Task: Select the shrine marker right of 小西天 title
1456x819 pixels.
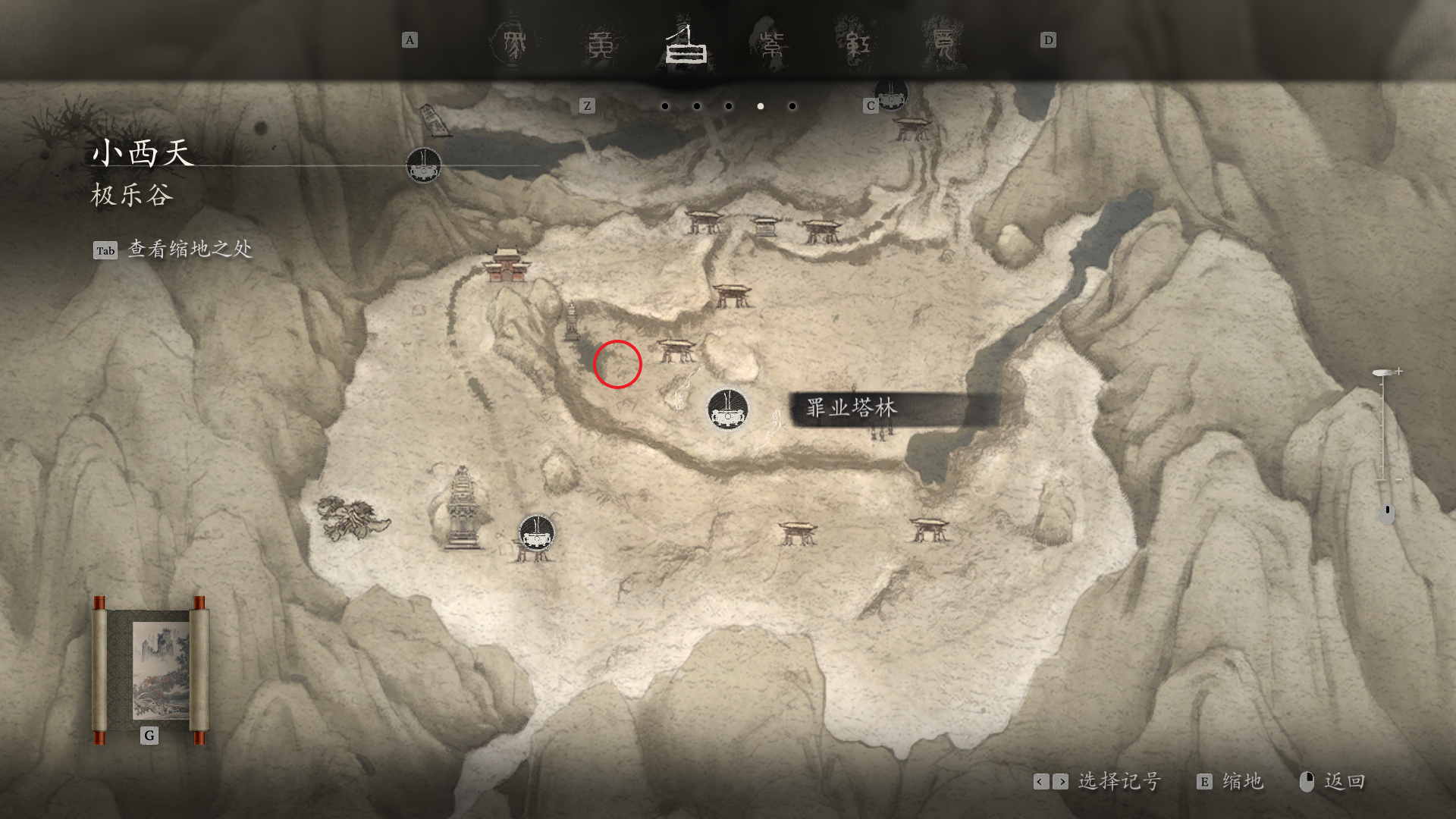Action: point(423,165)
